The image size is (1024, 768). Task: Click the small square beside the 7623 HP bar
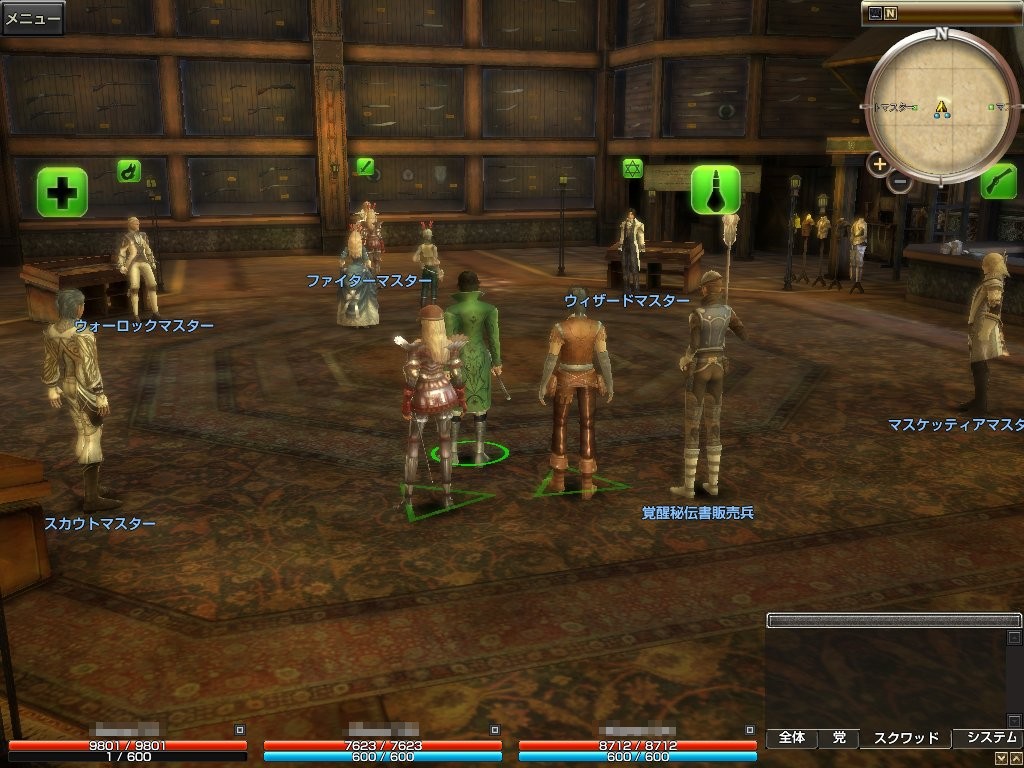click(x=494, y=730)
